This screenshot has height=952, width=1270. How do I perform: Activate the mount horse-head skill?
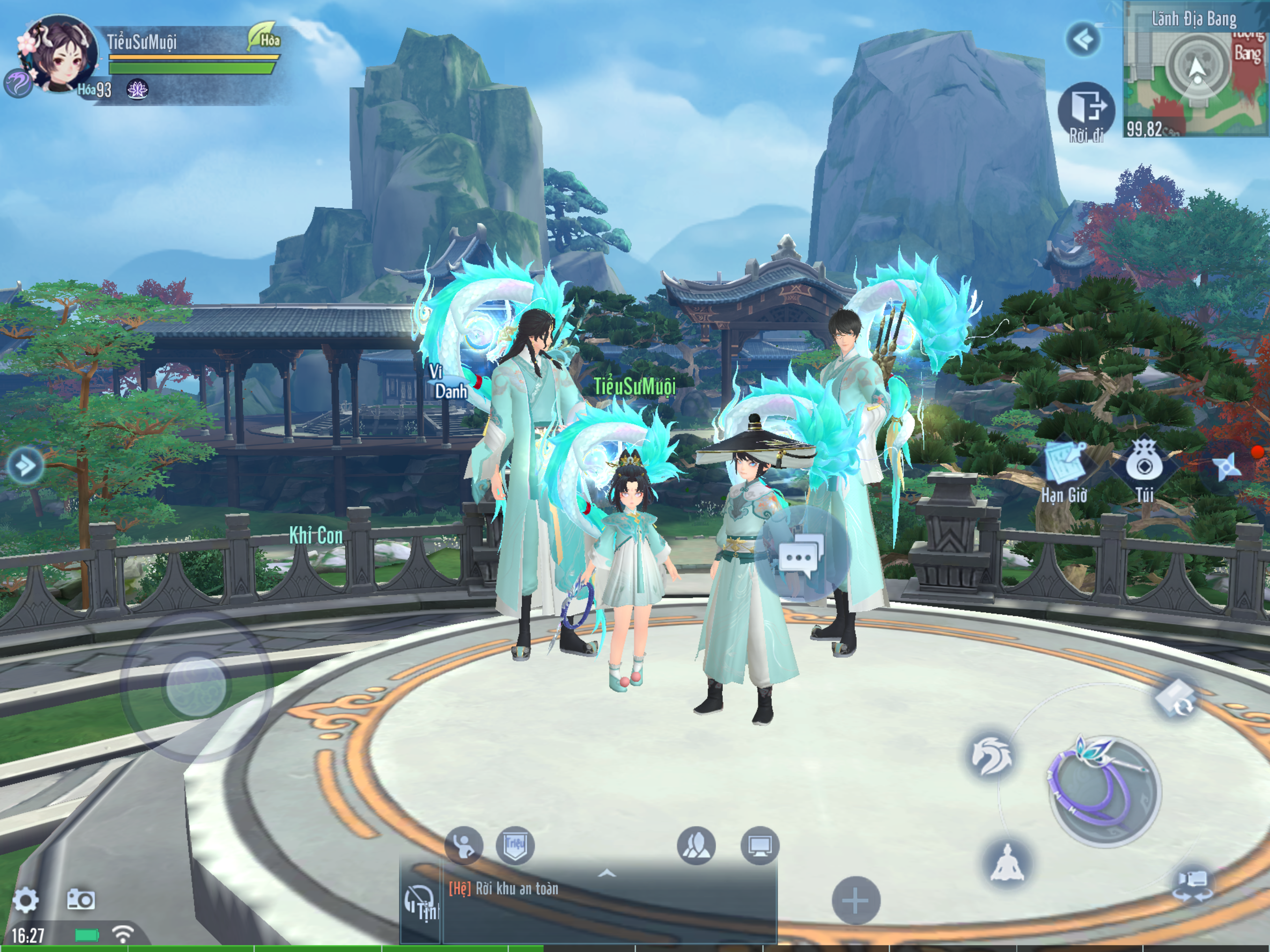pyautogui.click(x=992, y=757)
